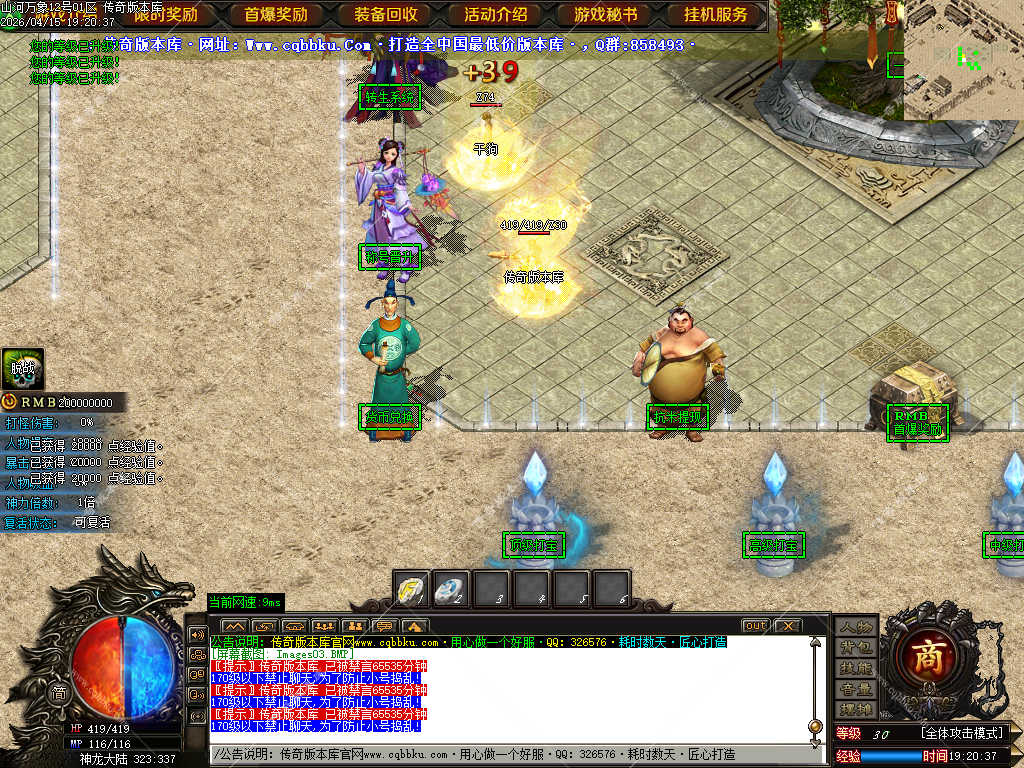This screenshot has width=1024, height=768.
Task: Click the 'out' button above chat
Action: 755,626
